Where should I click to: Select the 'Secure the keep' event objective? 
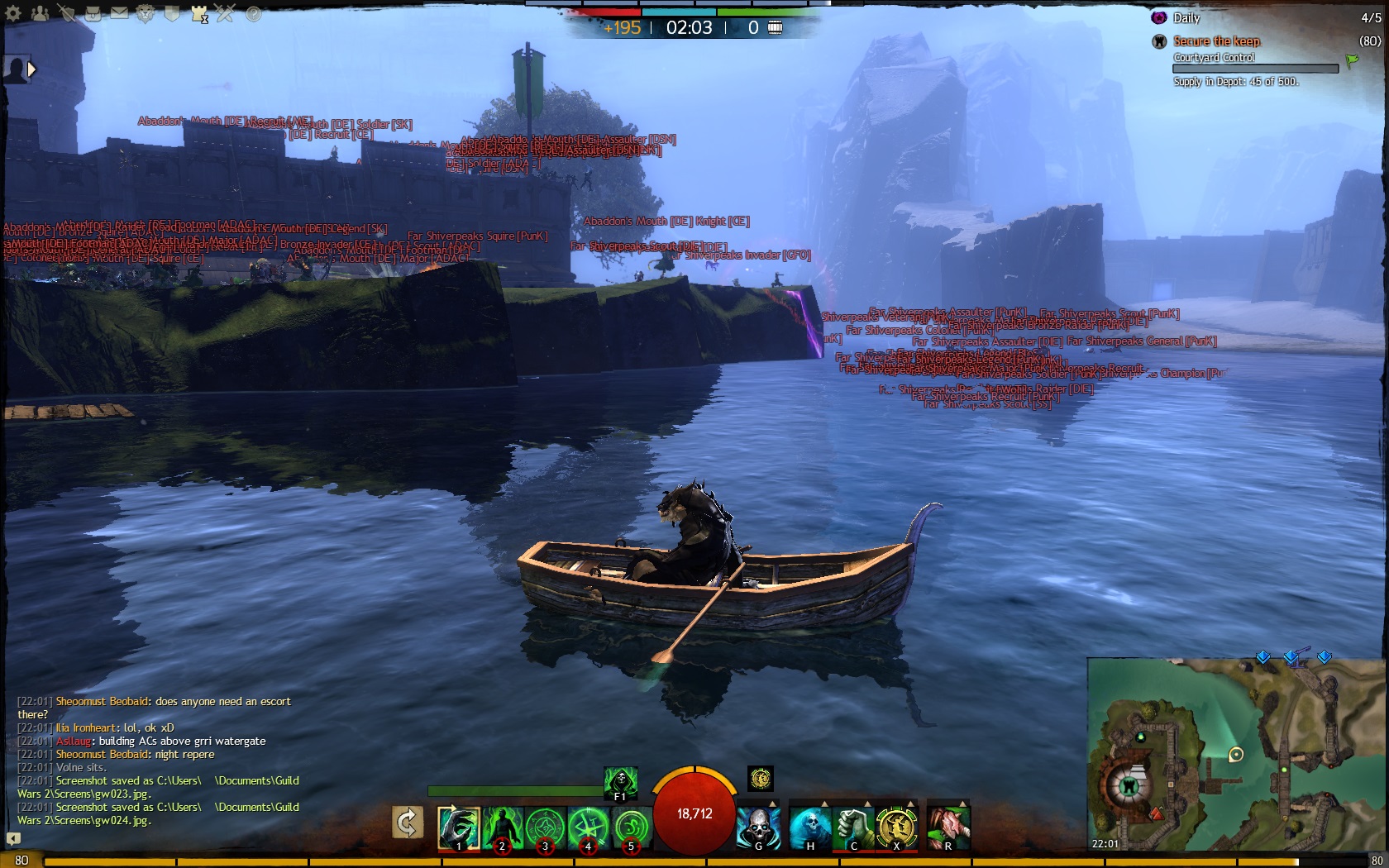pos(1216,41)
